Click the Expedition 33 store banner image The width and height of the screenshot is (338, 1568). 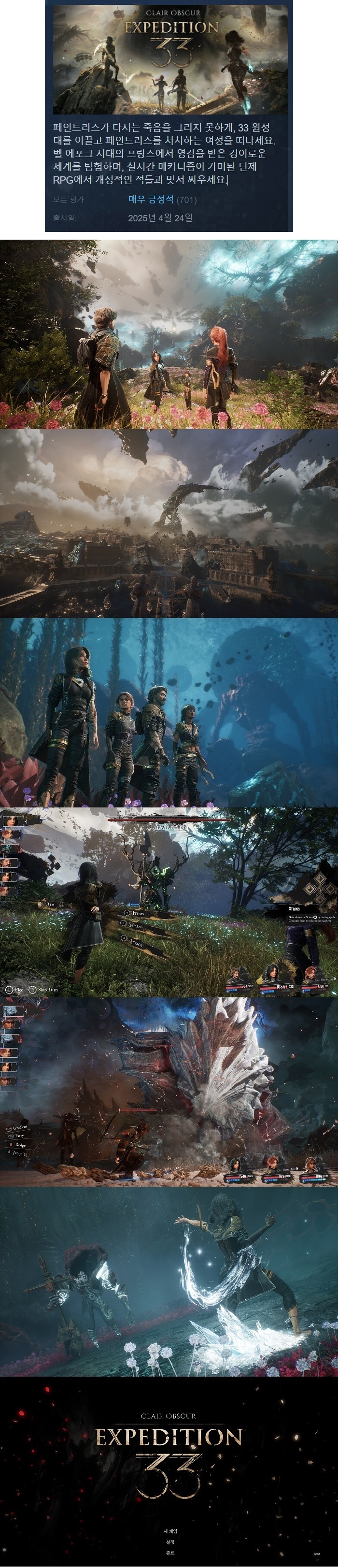pos(169,59)
